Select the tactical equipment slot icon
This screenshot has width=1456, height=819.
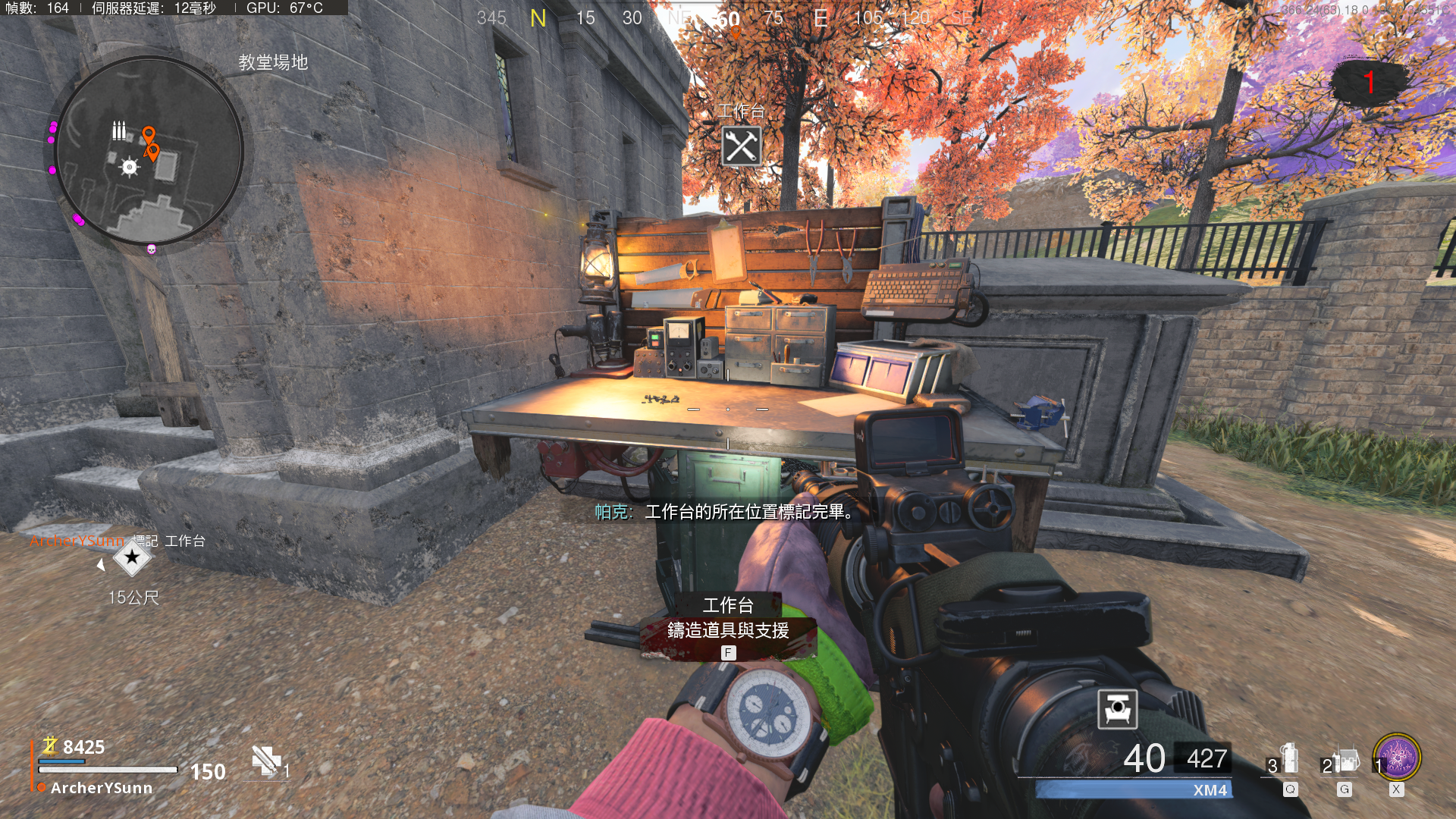[1288, 760]
